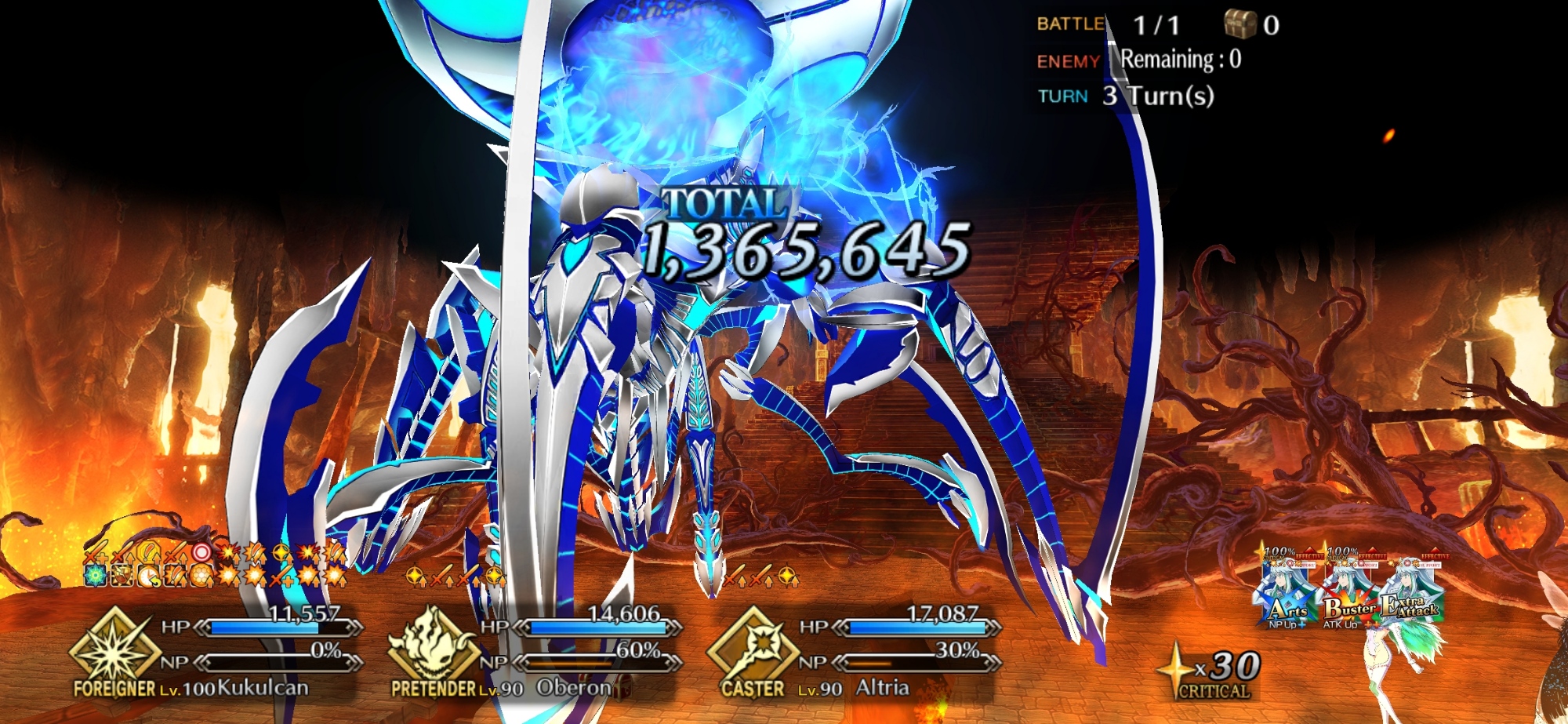Select Altria's Caster class icon
Image resolution: width=1568 pixels, height=724 pixels.
pos(753,649)
